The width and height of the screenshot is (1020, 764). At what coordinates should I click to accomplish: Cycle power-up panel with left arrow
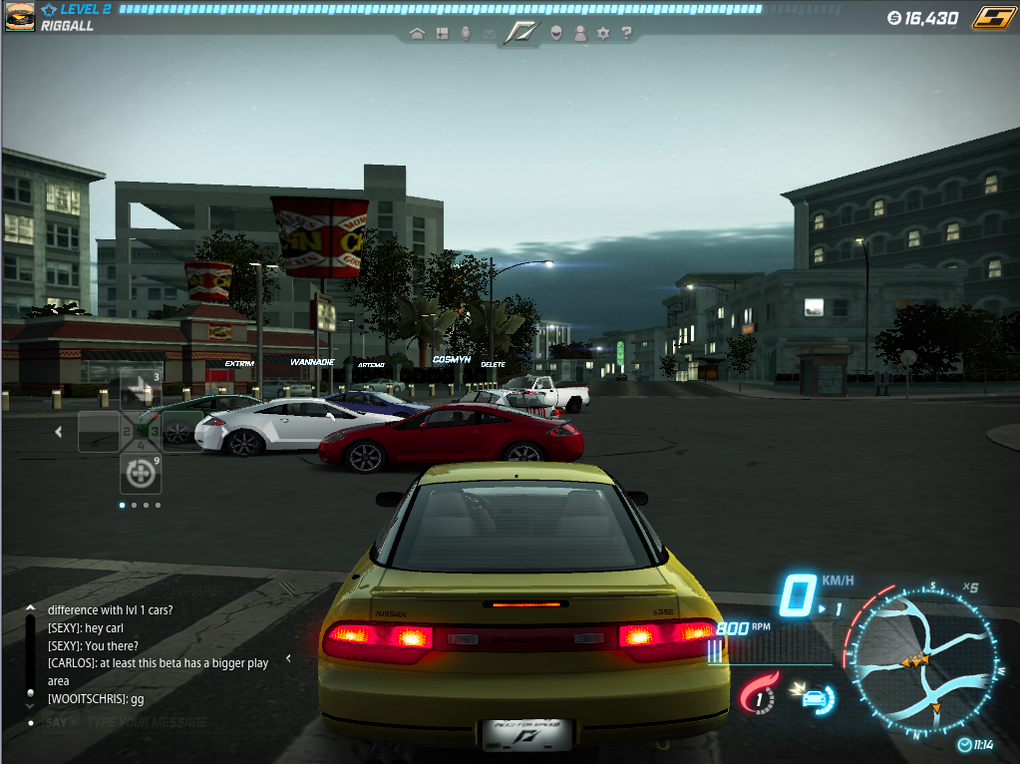[x=58, y=432]
